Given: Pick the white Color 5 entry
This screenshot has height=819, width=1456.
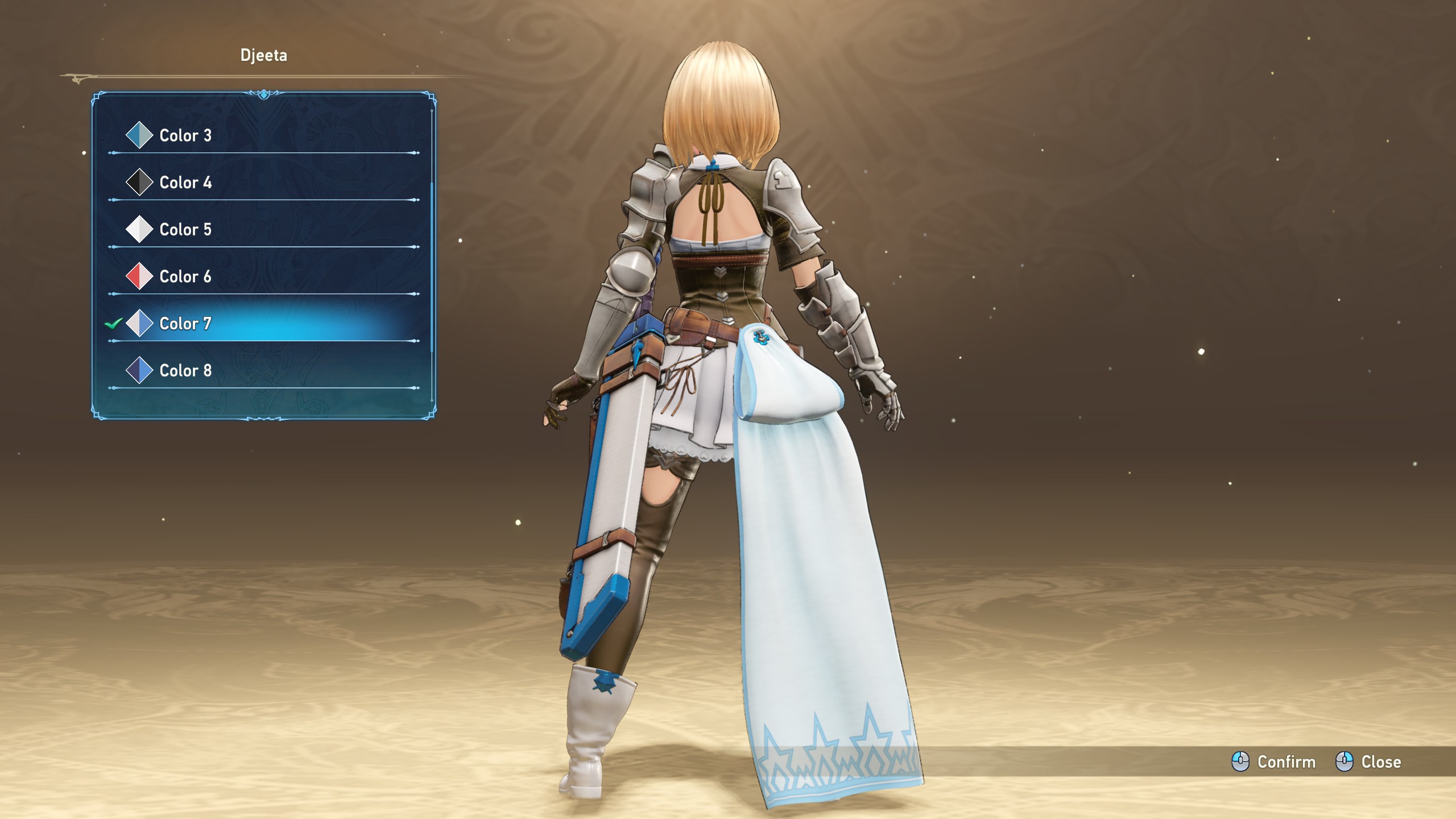Looking at the screenshot, I should [x=185, y=230].
